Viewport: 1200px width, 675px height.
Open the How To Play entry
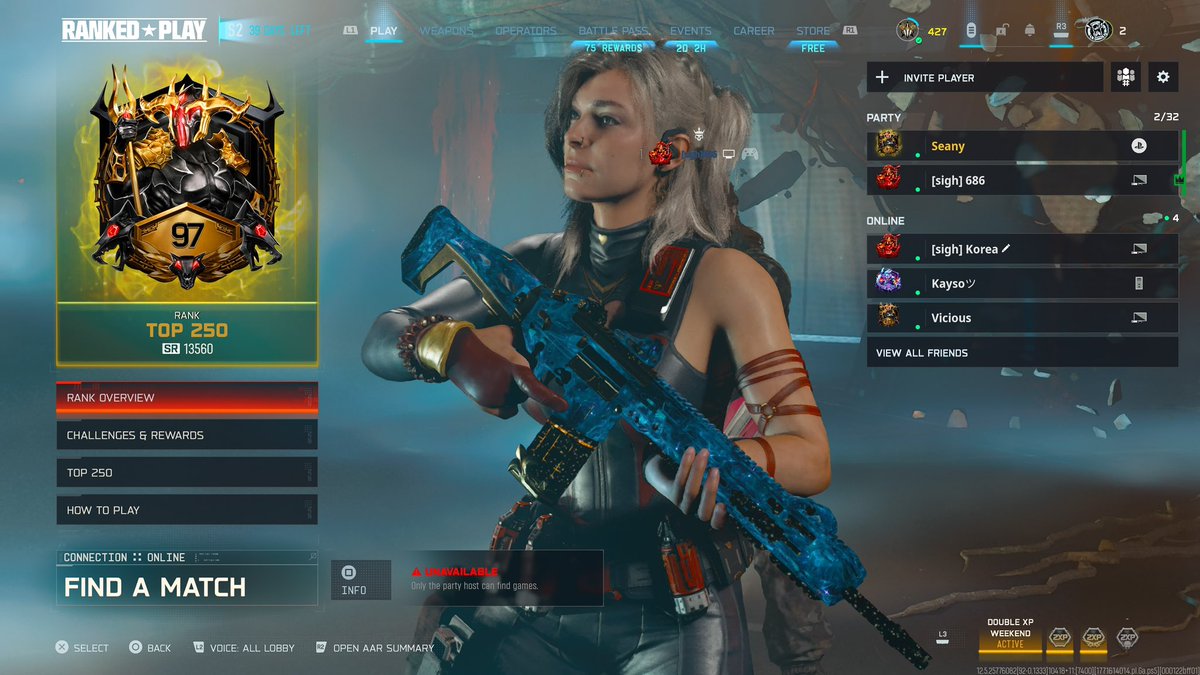(187, 510)
